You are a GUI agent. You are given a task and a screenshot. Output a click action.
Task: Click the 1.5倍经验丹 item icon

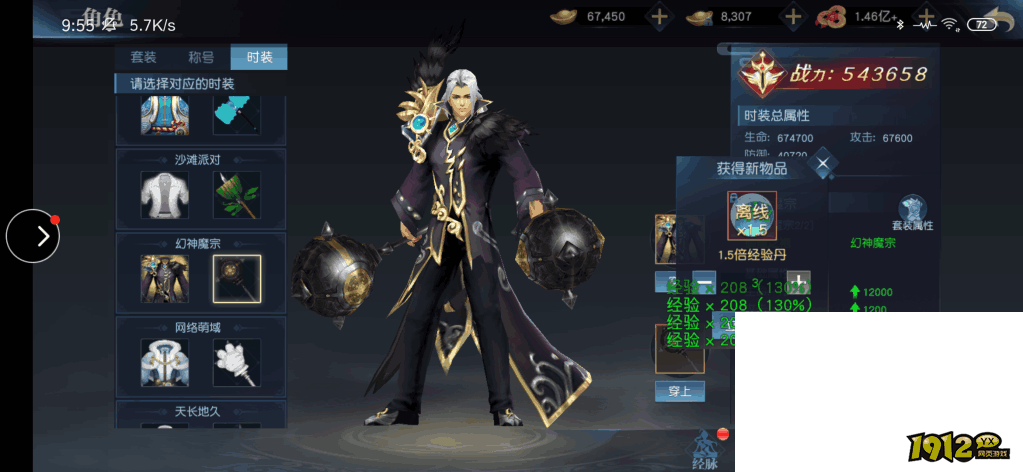[751, 216]
